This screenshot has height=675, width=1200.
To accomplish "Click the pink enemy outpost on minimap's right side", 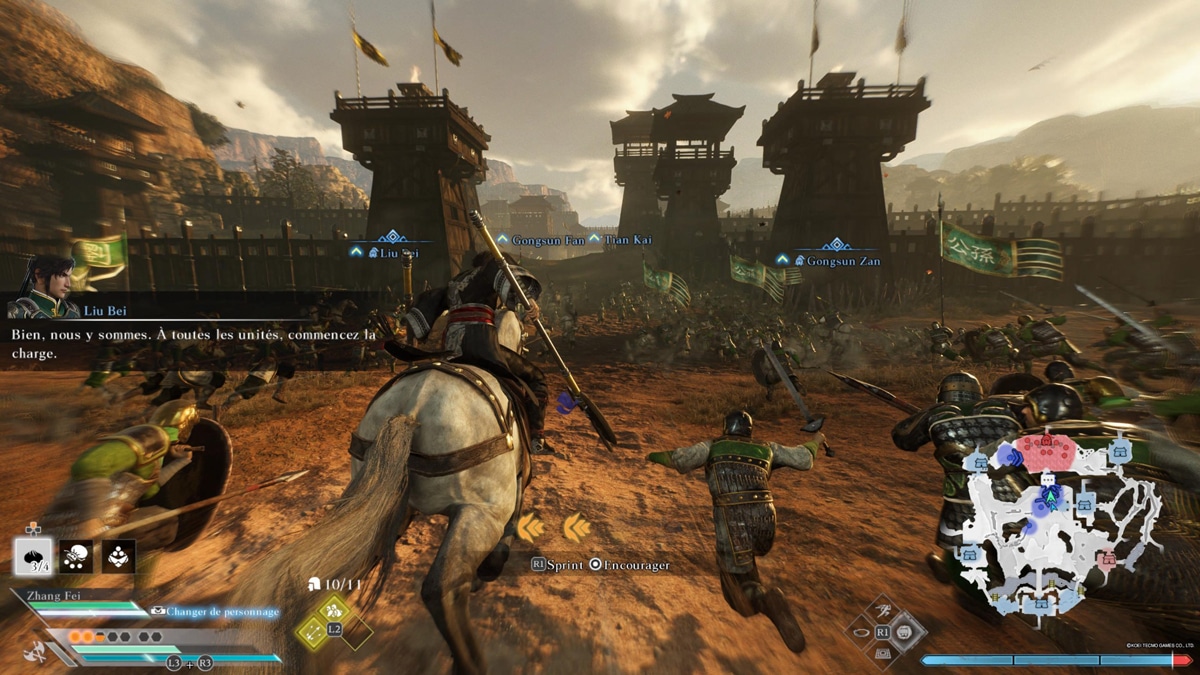I will pos(1106,558).
